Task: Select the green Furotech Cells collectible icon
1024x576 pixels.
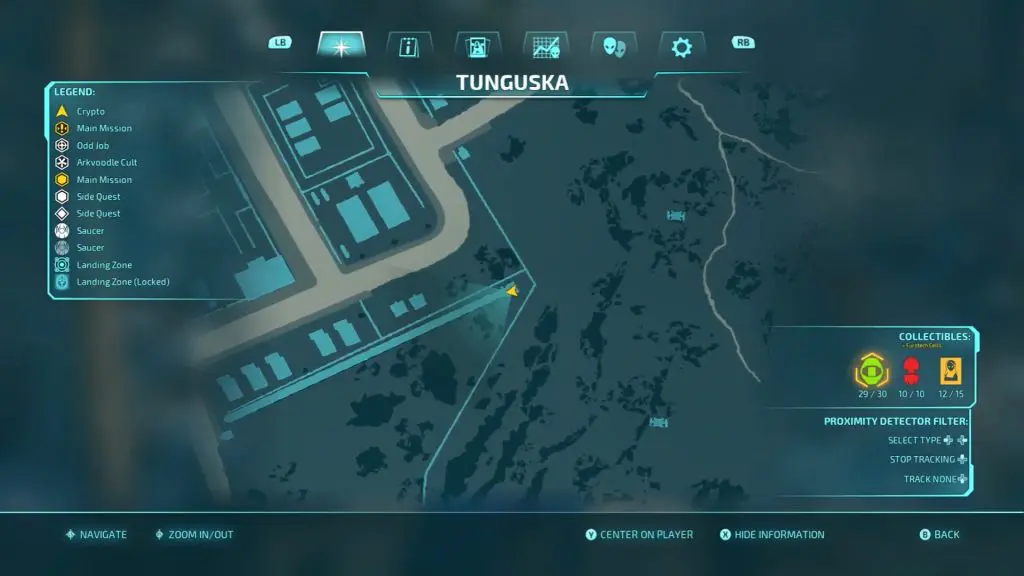Action: click(x=870, y=373)
